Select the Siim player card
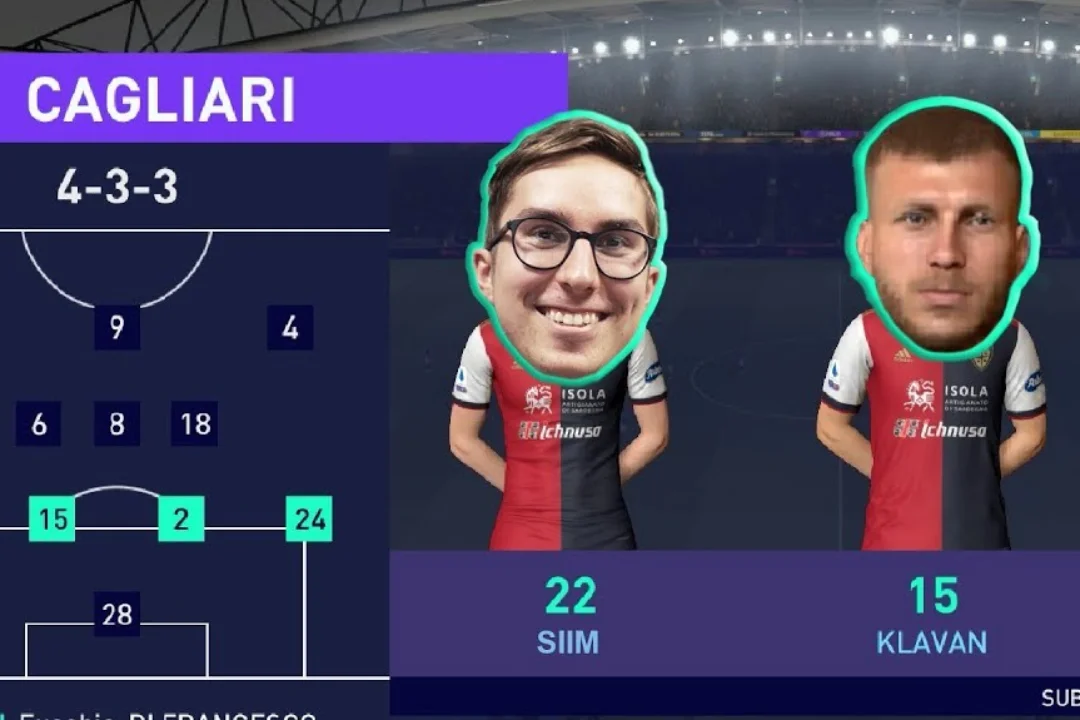1080x720 pixels. 568,400
